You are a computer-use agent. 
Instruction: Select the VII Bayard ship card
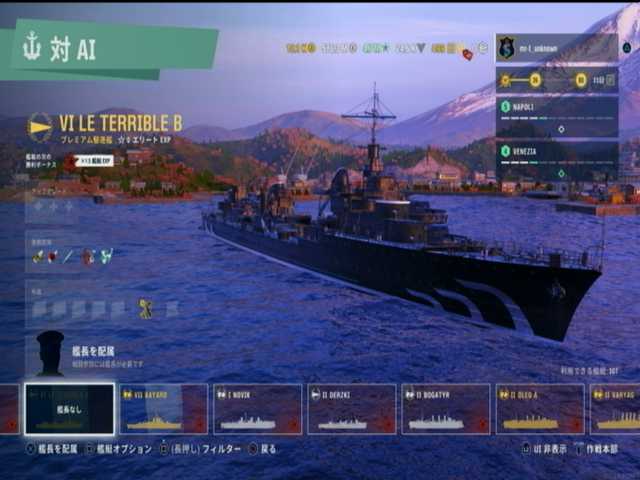click(x=163, y=409)
